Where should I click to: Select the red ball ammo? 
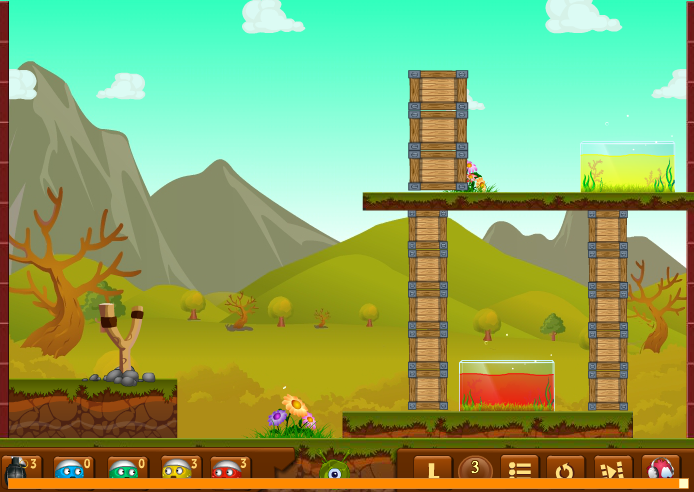[x=229, y=468]
